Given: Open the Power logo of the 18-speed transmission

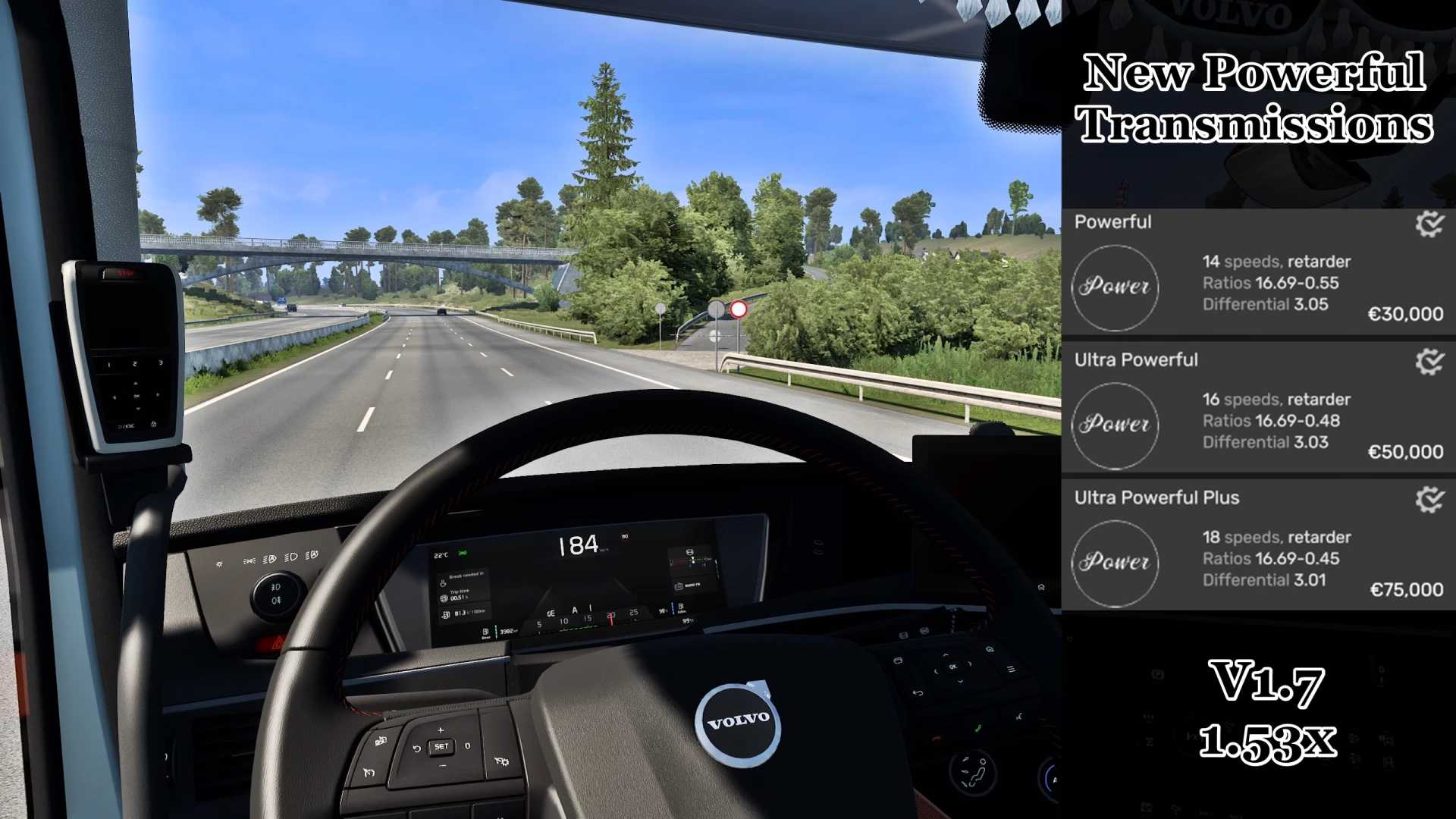Looking at the screenshot, I should point(1115,563).
